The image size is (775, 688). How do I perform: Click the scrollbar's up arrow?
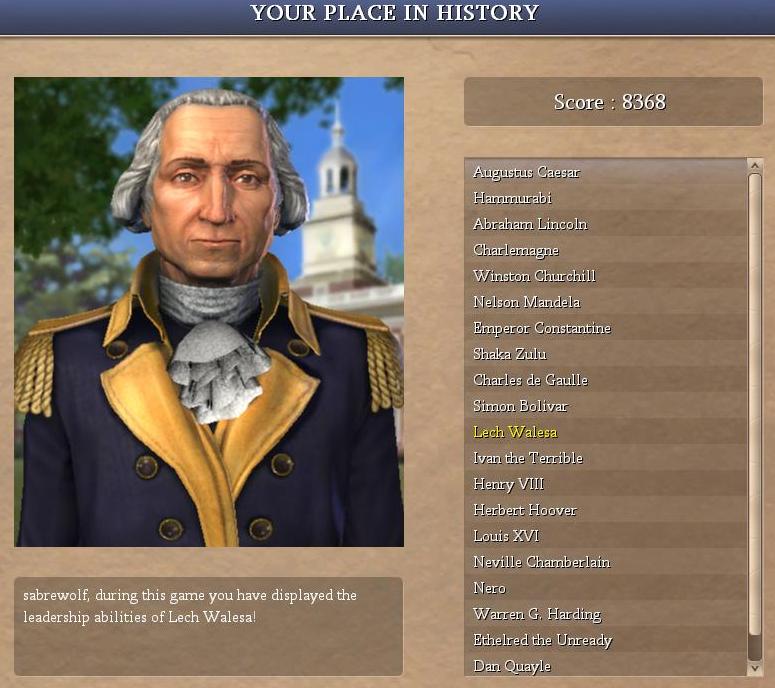pos(755,165)
